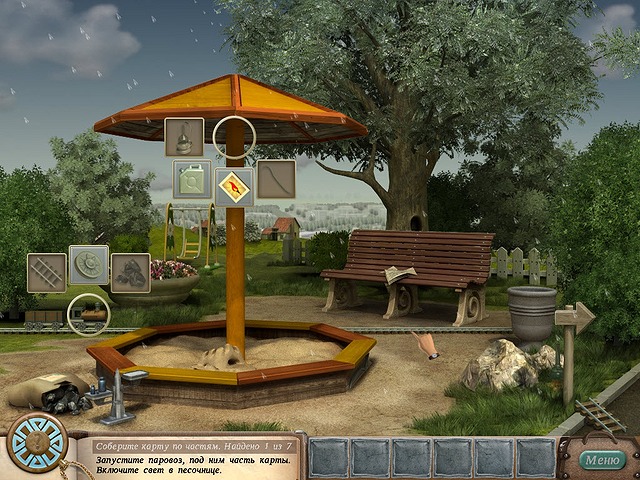640x480 pixels.
Task: Choose the train wheel requirement icon
Action: [89, 266]
